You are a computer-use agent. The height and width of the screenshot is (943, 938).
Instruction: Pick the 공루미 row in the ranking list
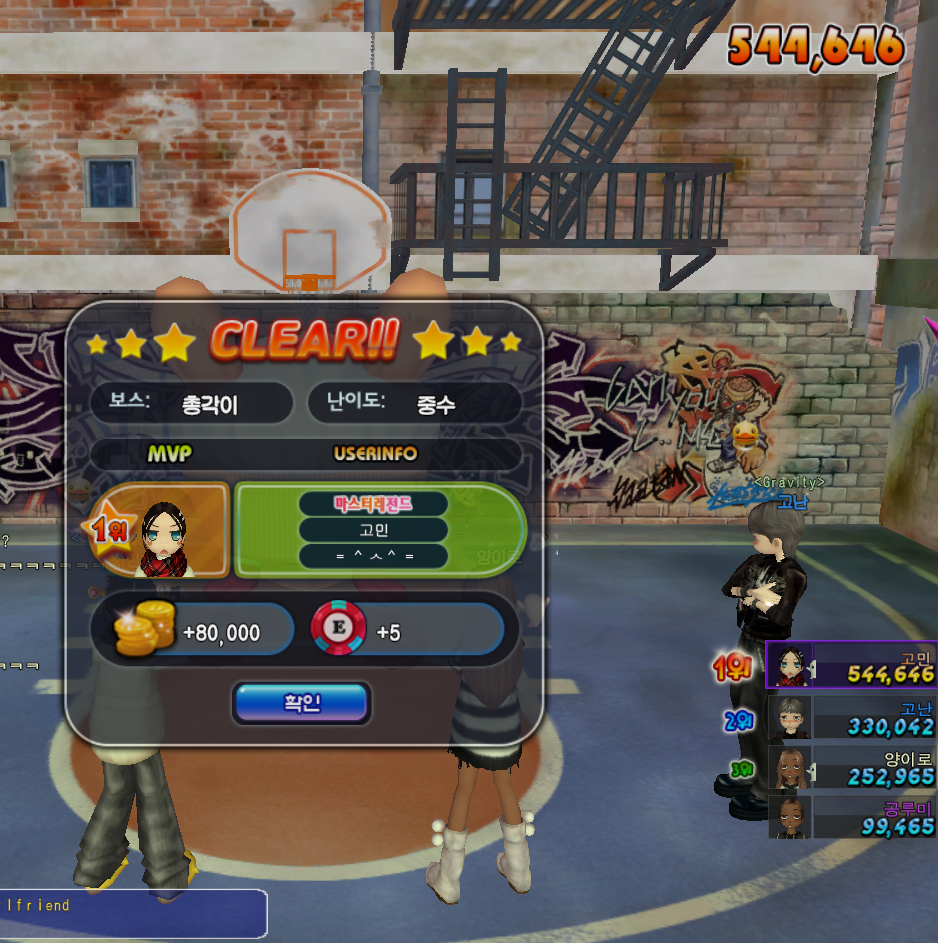(851, 817)
